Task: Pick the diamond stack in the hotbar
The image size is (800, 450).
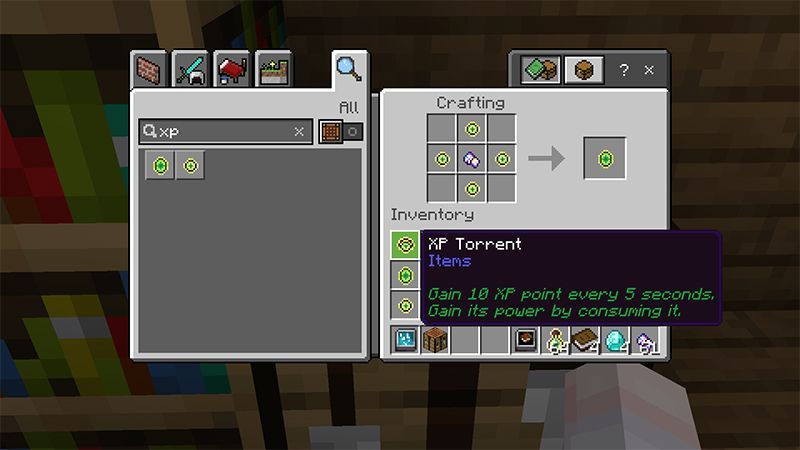Action: click(x=616, y=340)
